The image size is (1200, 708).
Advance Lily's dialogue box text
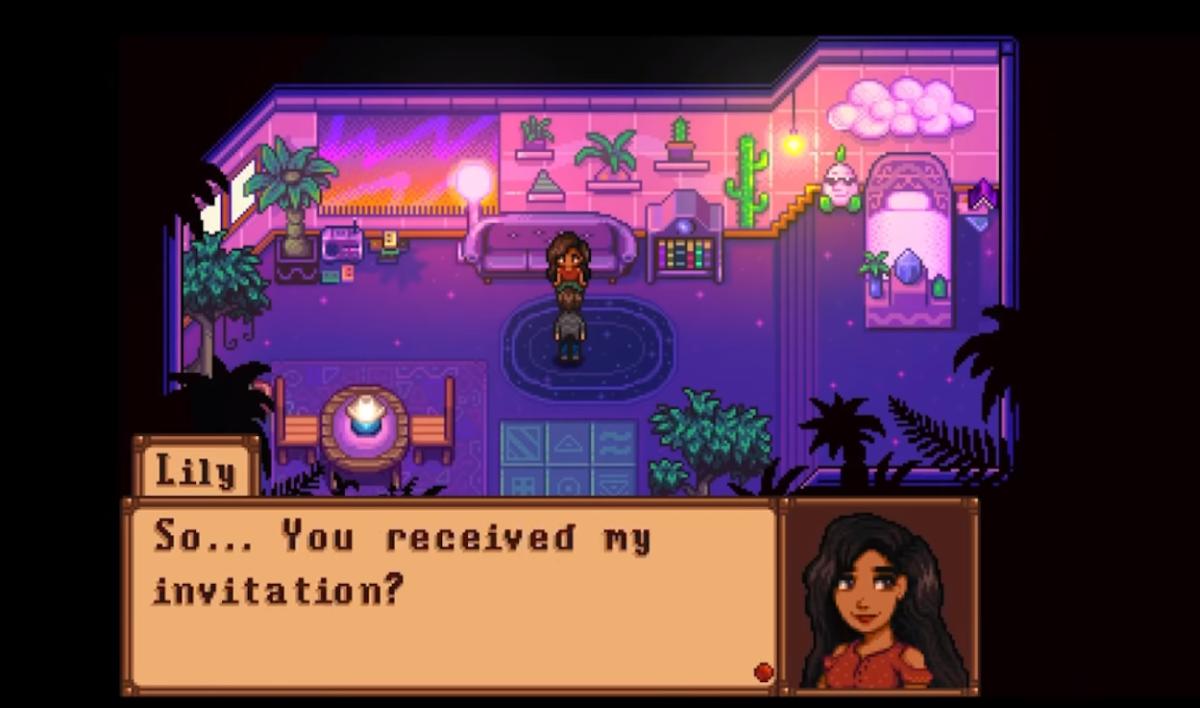pos(450,594)
